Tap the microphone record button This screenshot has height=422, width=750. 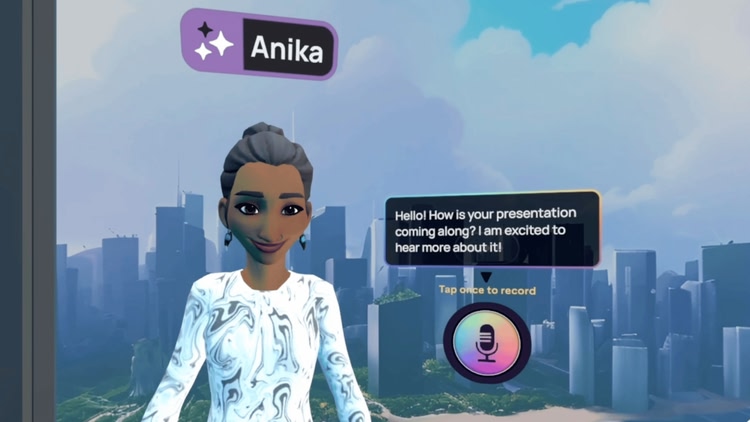487,343
